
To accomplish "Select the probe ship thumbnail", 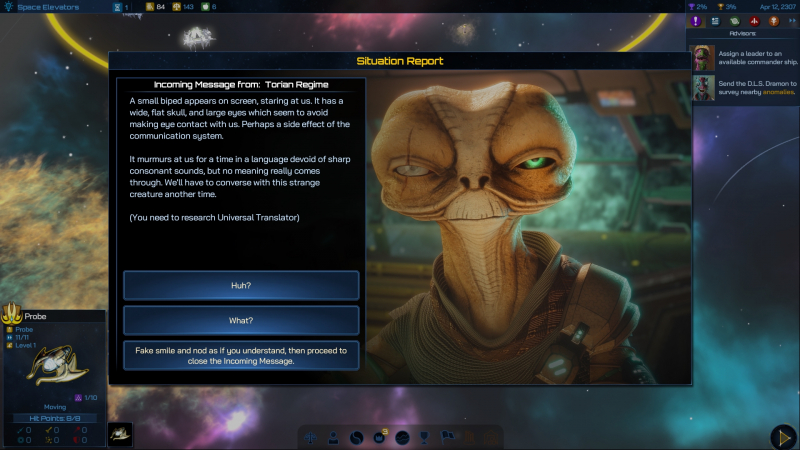I will tap(120, 435).
